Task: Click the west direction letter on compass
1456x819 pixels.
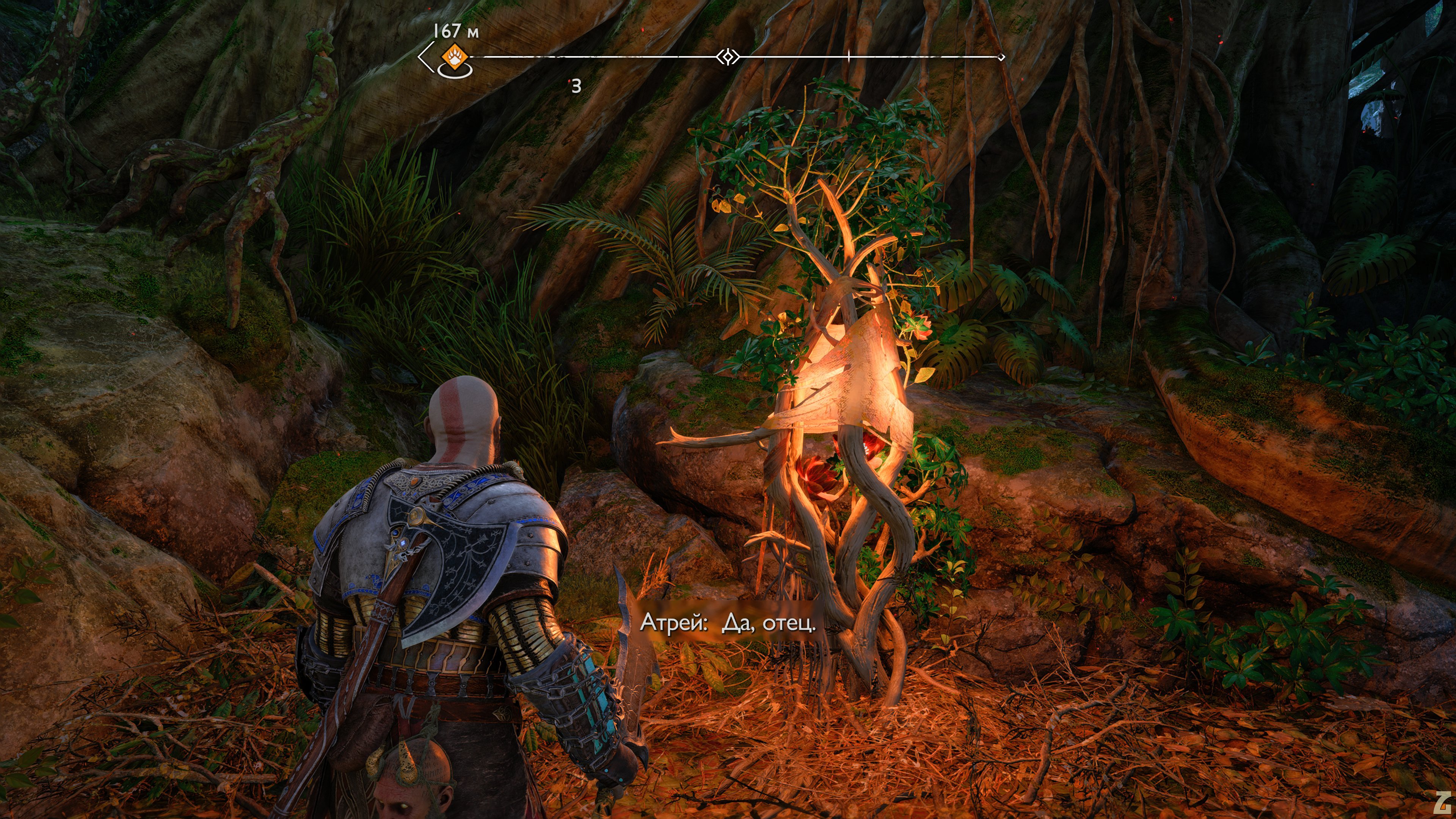Action: (576, 86)
